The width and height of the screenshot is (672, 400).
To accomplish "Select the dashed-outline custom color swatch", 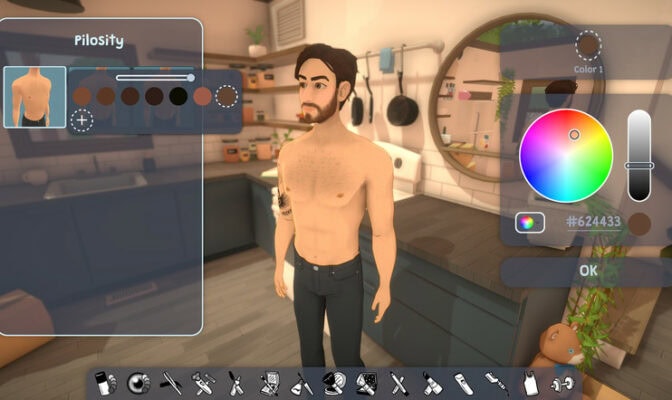I will [x=227, y=96].
